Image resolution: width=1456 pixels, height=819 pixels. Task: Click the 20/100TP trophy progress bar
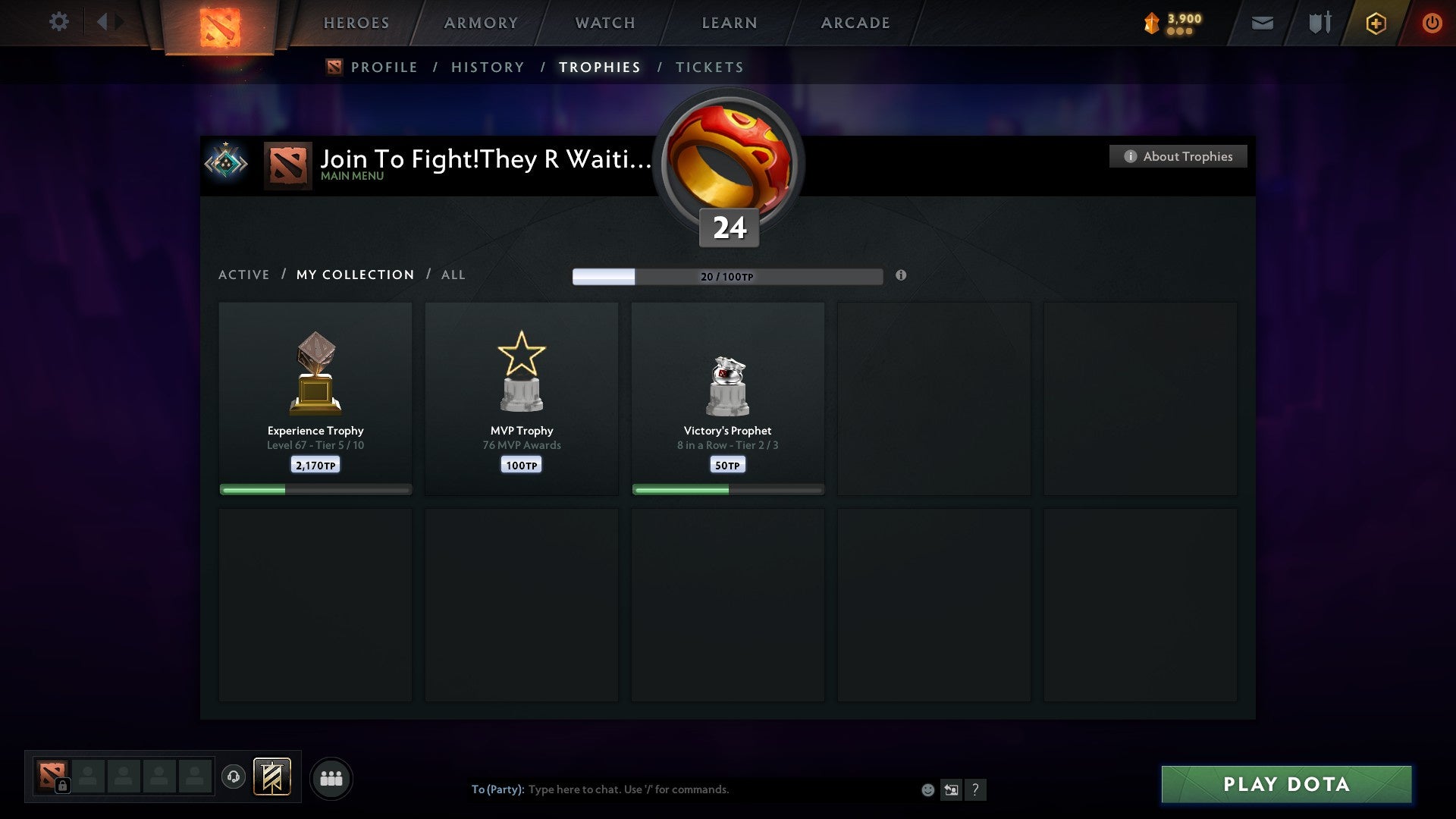728,277
